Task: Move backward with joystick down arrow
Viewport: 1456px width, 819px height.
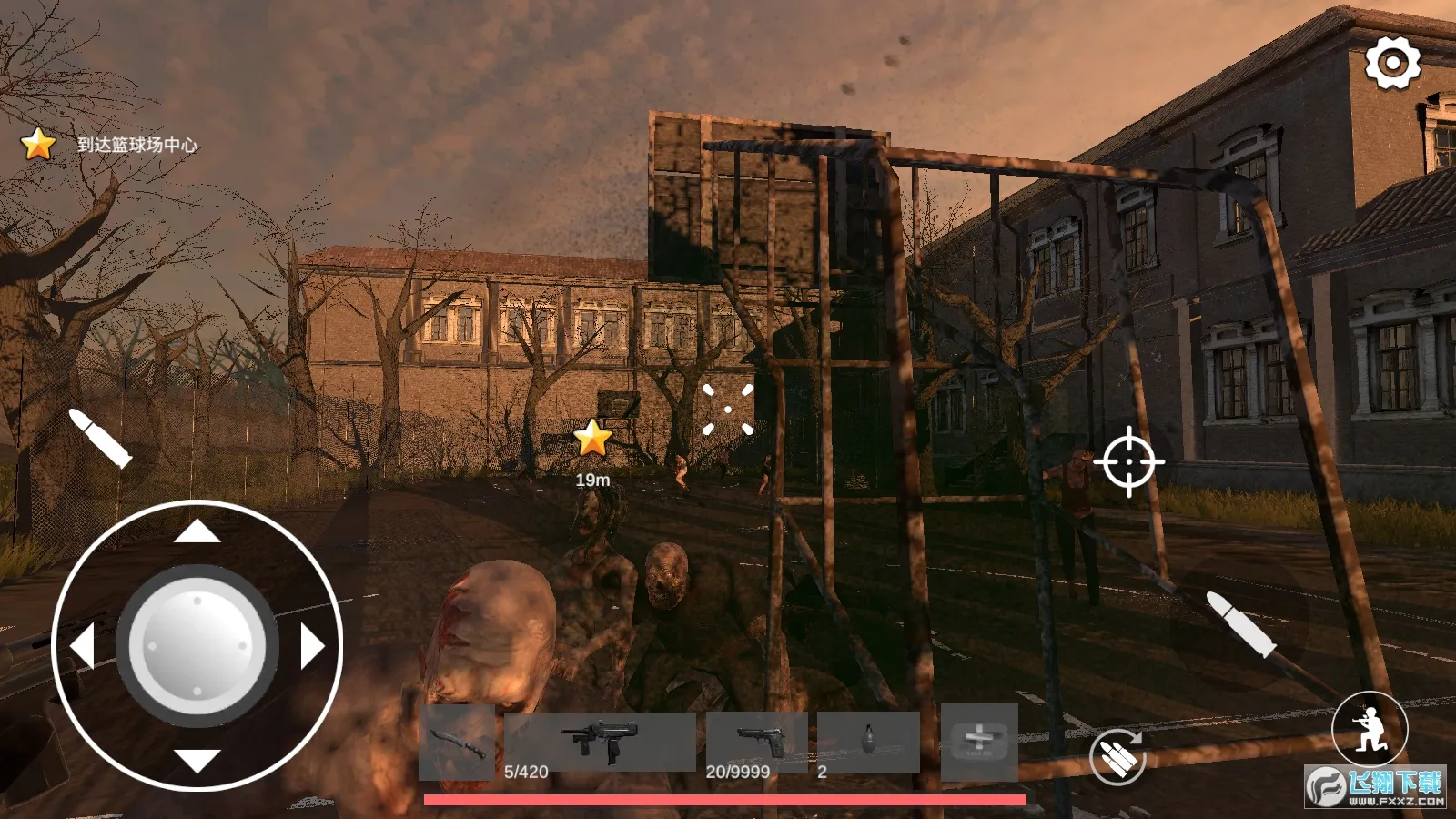Action: click(197, 760)
